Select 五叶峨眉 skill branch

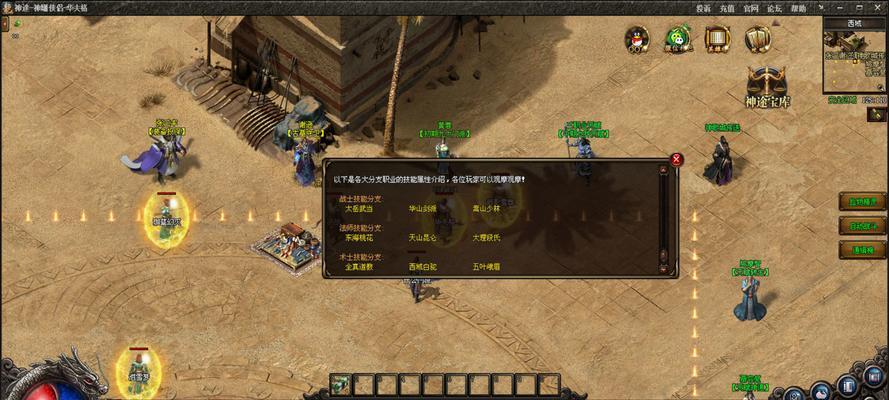486,267
